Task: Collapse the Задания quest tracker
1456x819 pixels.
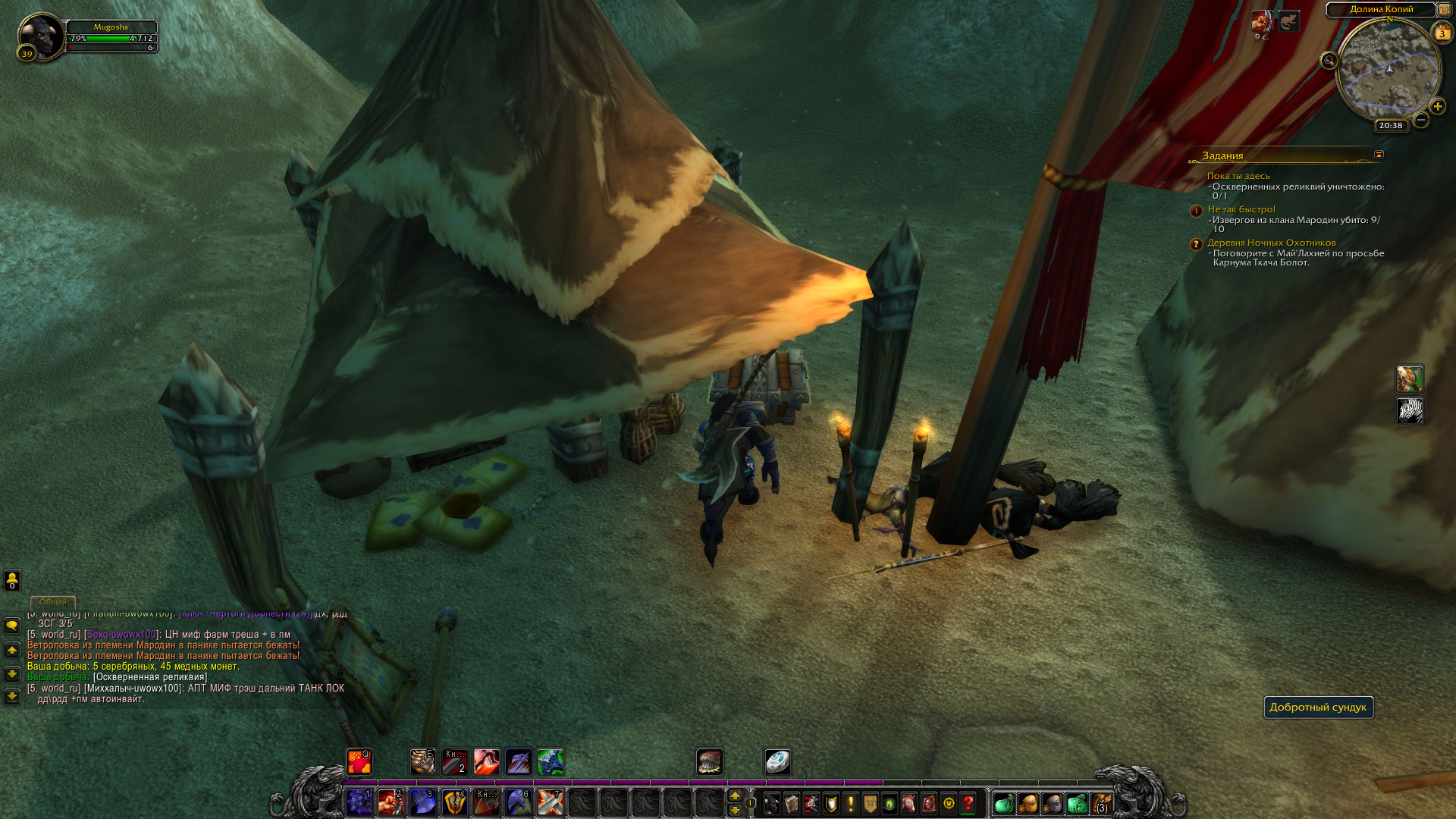Action: [1379, 155]
